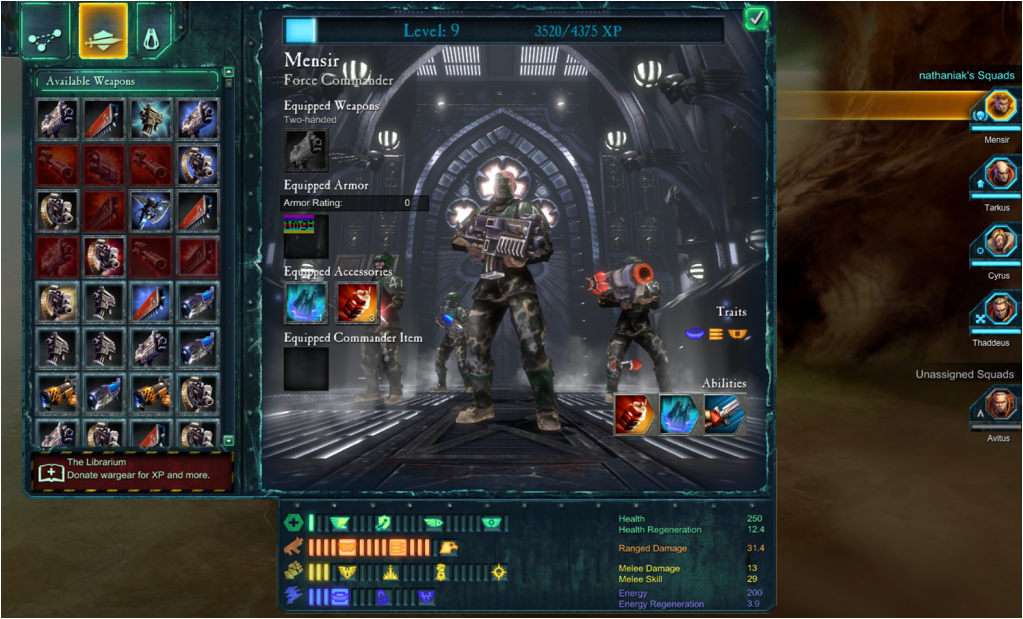Open the squad stats branching-nodes tab
Screen dimensions: 1023x619
pos(47,30)
